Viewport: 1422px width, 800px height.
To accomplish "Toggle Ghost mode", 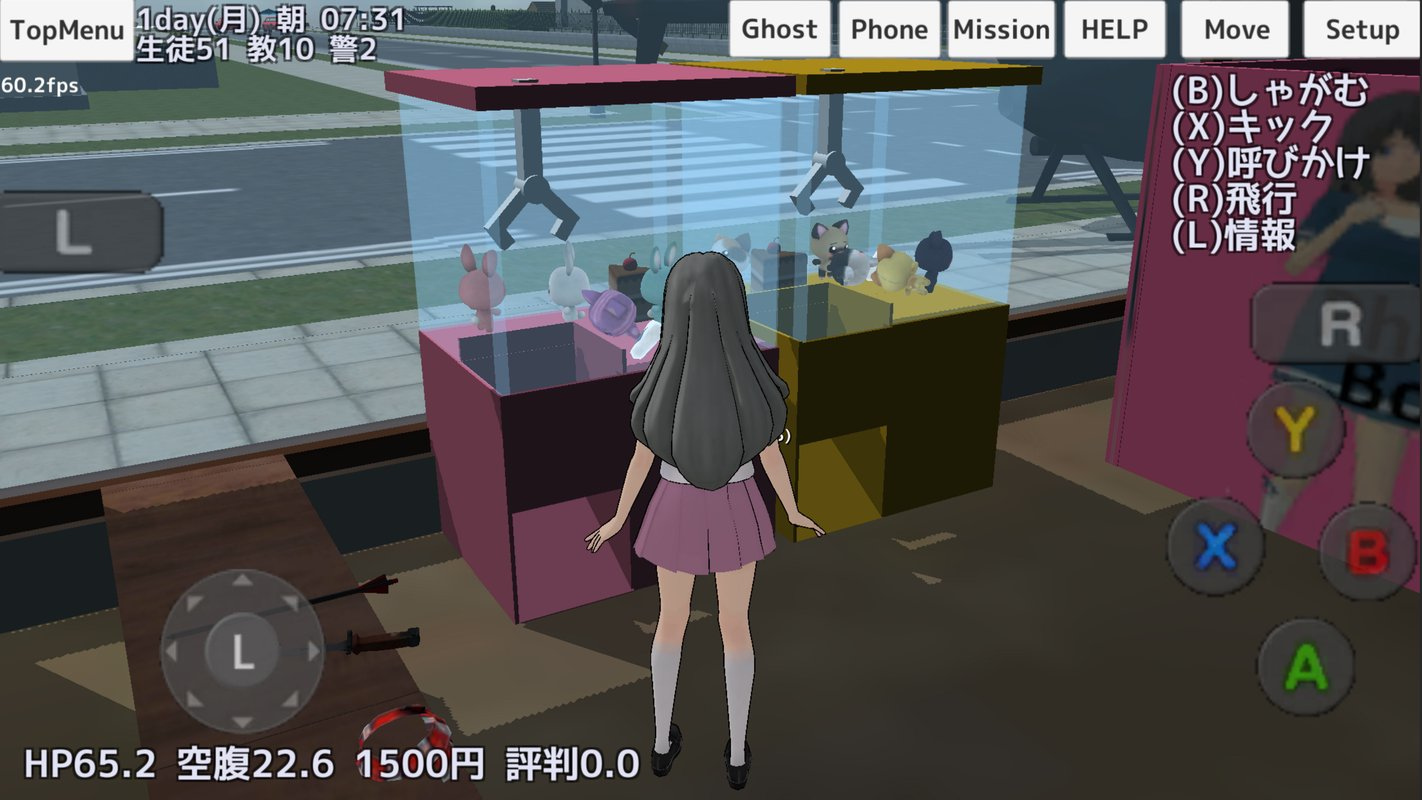I will 779,29.
